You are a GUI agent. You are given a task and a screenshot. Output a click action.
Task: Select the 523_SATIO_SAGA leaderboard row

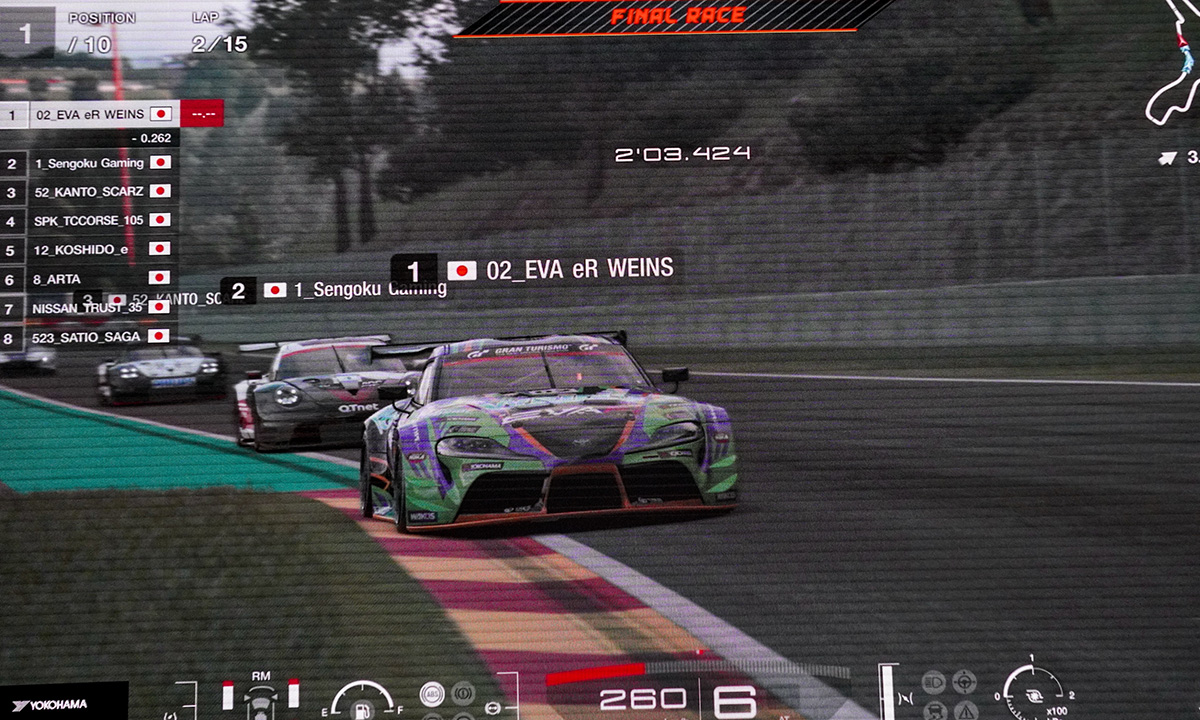tap(90, 337)
